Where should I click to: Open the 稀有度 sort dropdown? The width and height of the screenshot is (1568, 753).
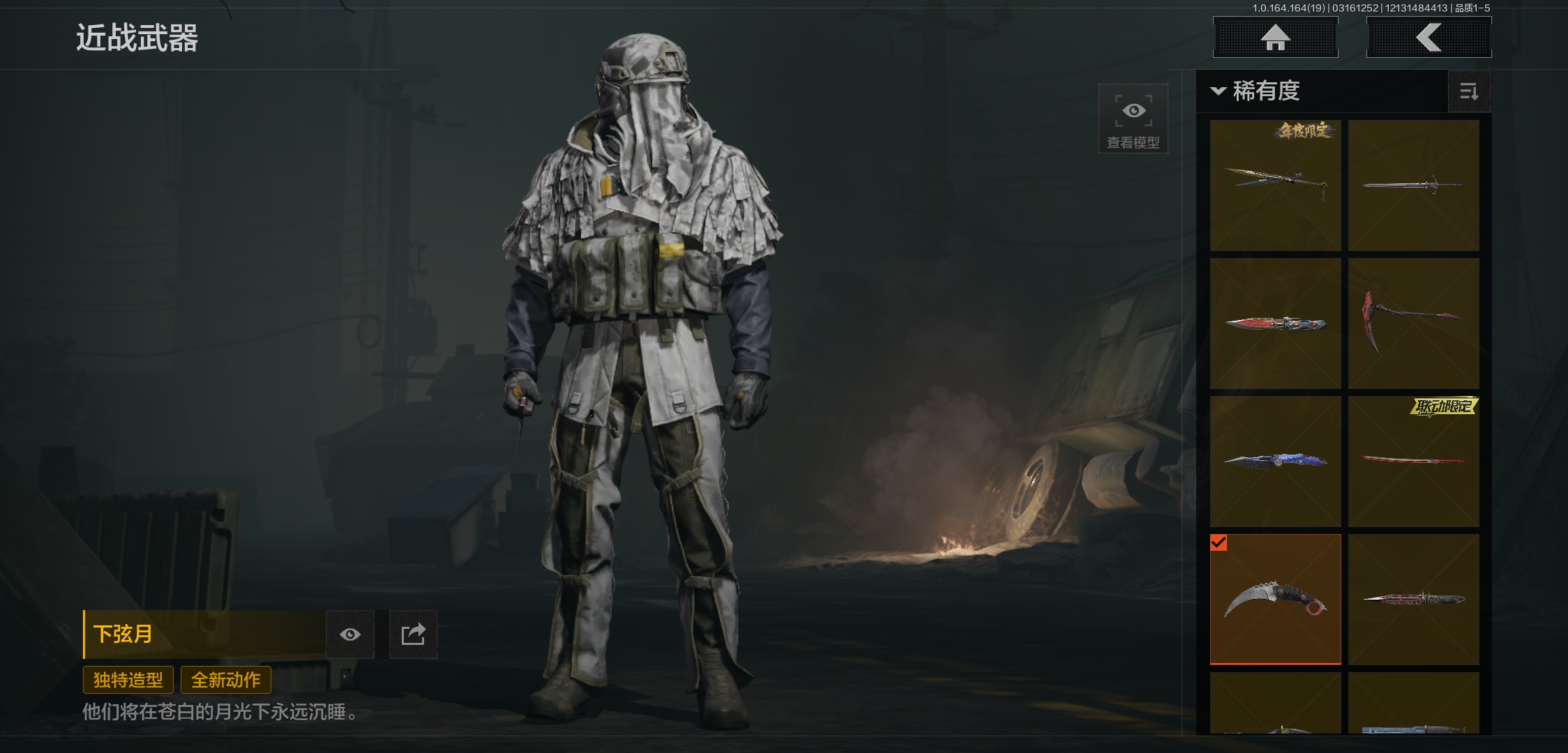1256,91
